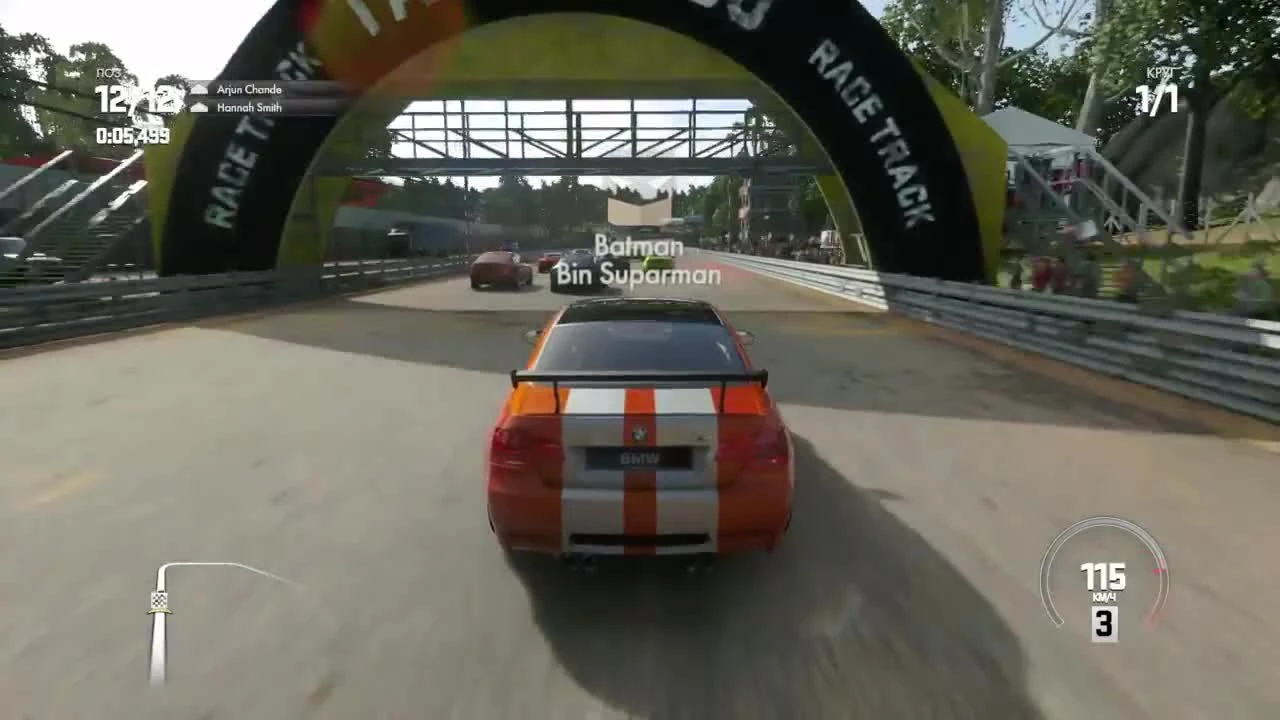Screen dimensions: 1280x720
Task: Click the checkered flag icon on the minimap
Action: coord(160,600)
